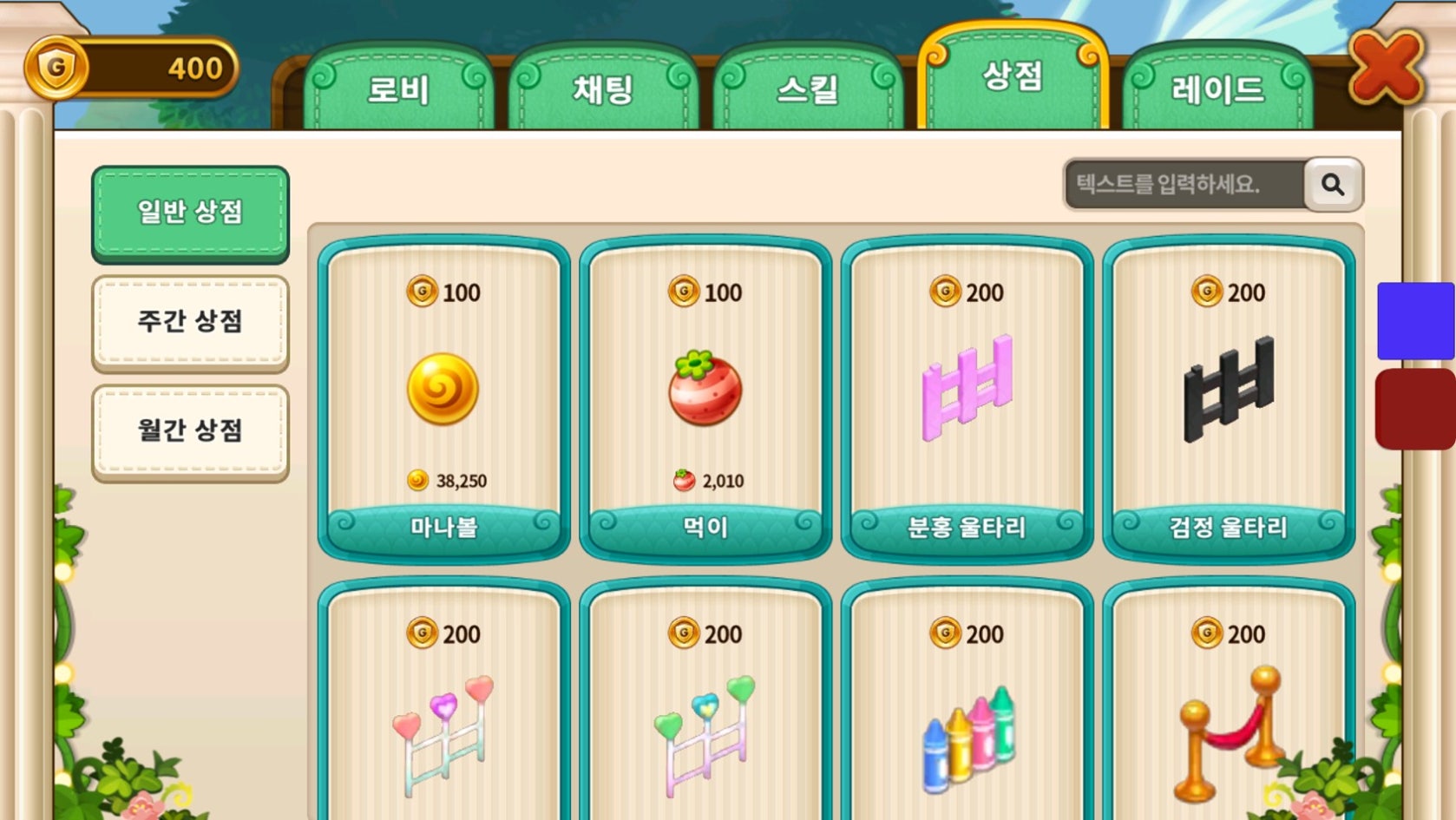Go to the 레이드 tab
This screenshot has height=820, width=1456.
point(1217,89)
